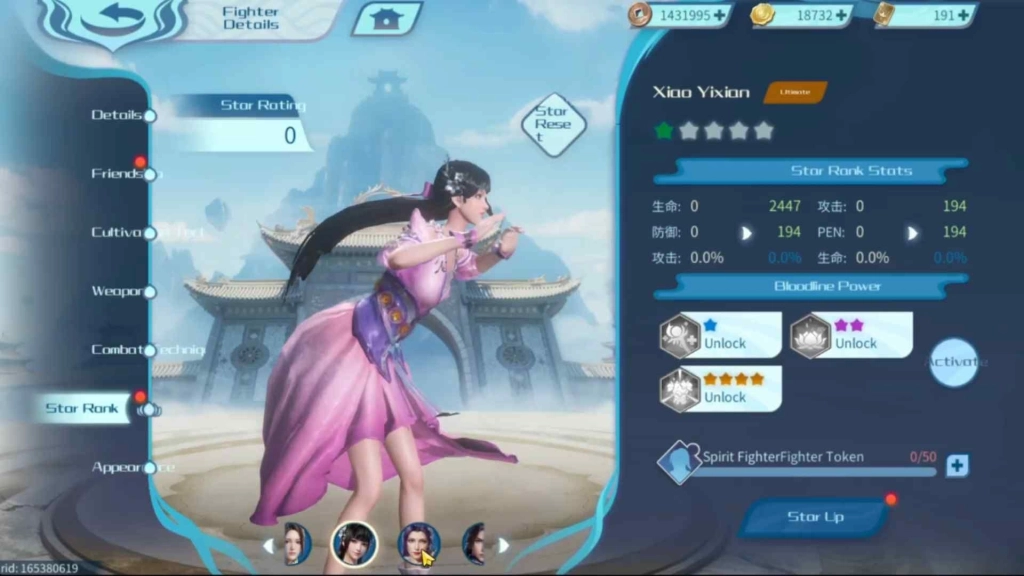Activate the bloodline power
This screenshot has height=576, width=1024.
click(952, 362)
